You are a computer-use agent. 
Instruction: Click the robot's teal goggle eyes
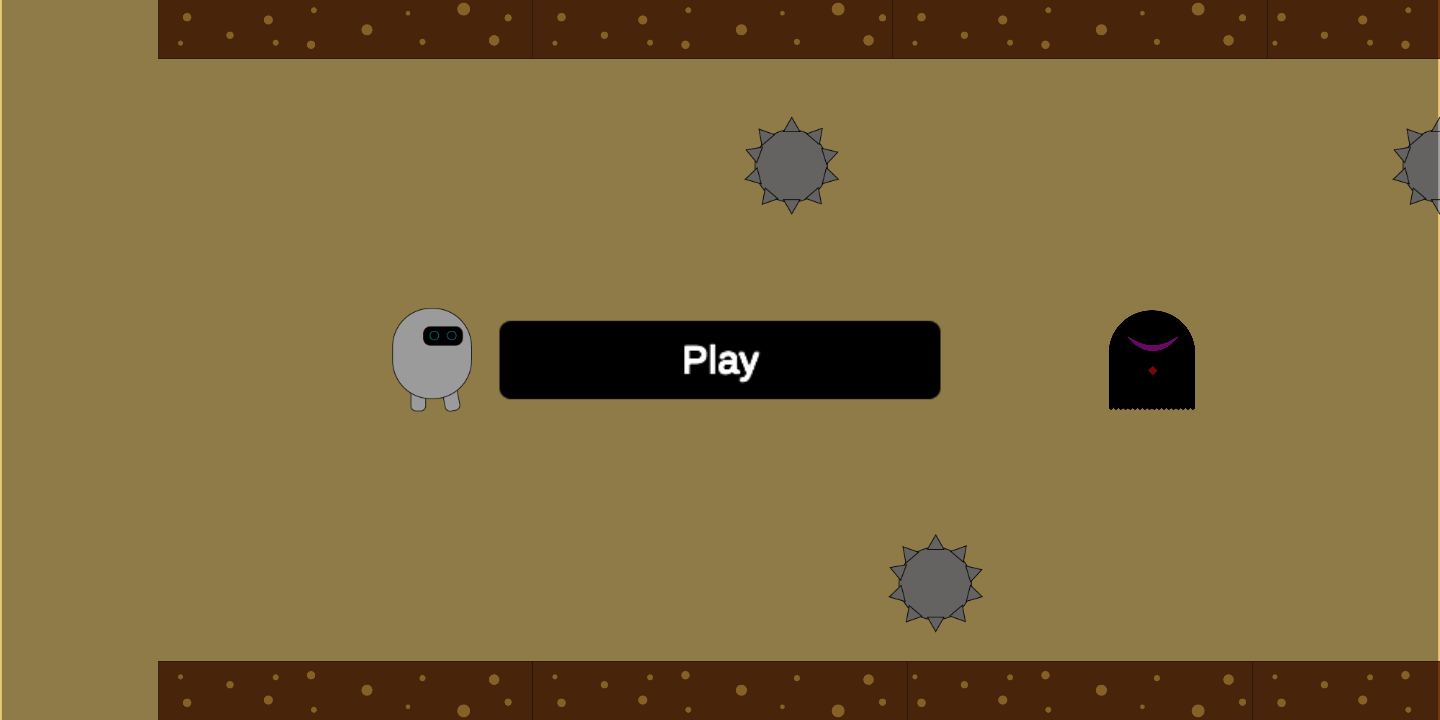[x=444, y=335]
